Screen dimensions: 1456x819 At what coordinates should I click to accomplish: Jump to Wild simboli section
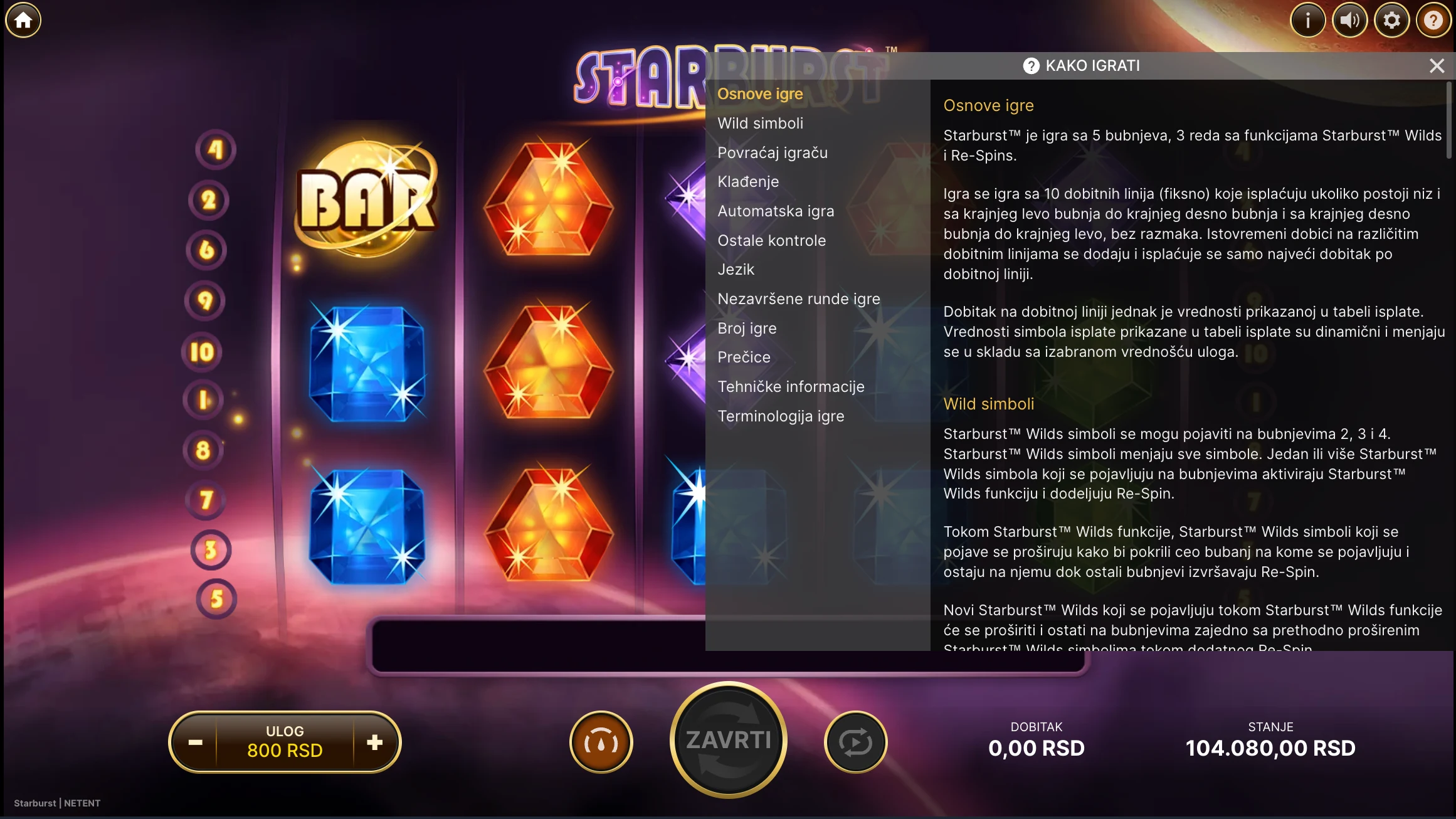[760, 124]
